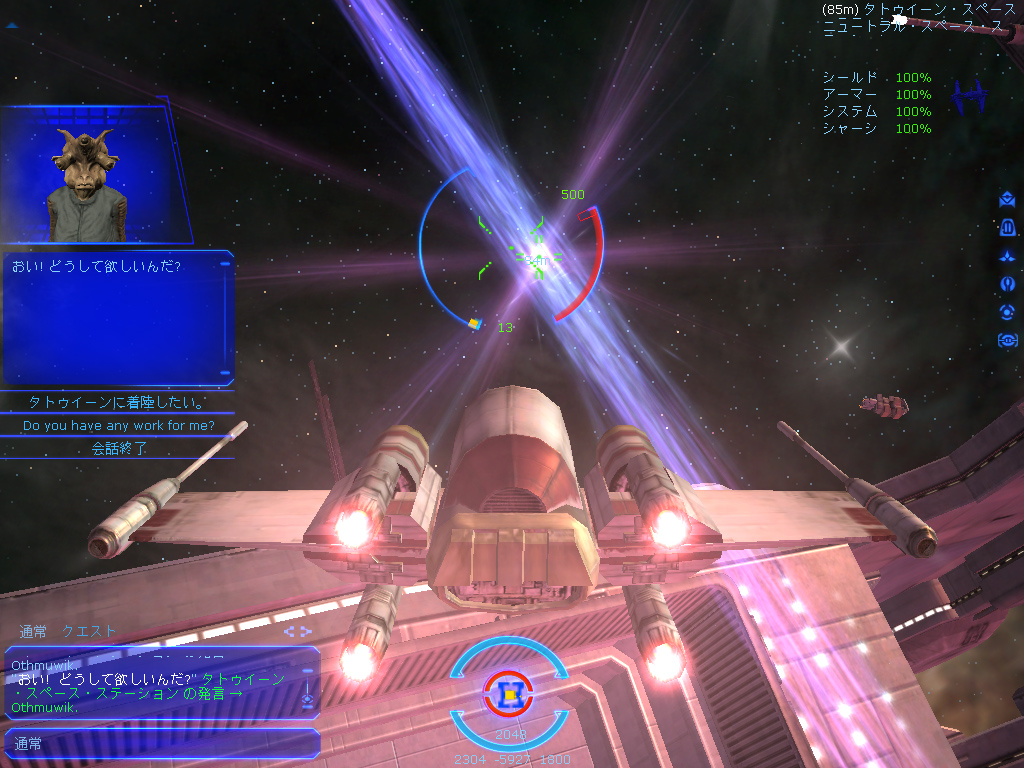Select 会話終了 to end the conversation
Viewport: 1024px width, 768px height.
(x=118, y=449)
